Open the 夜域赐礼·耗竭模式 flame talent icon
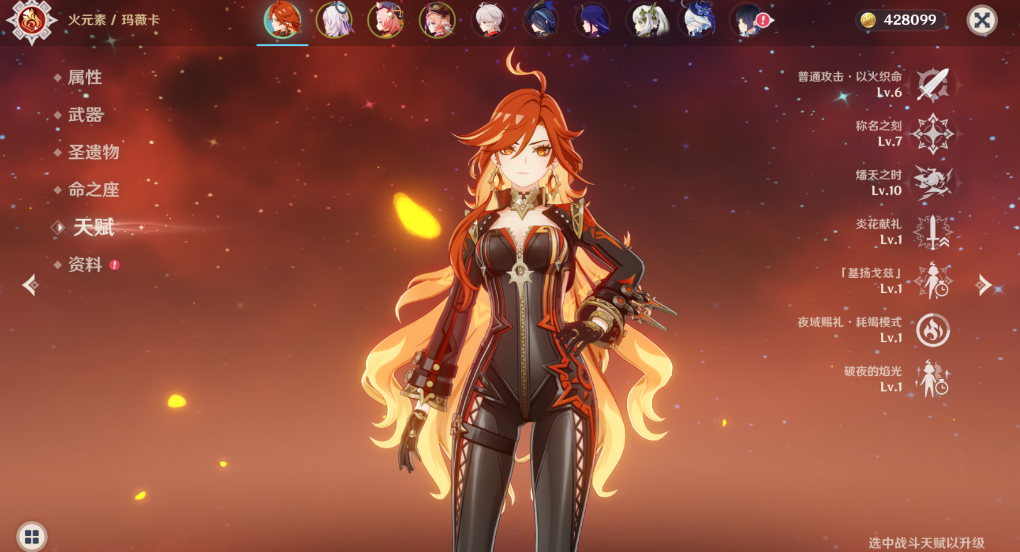 coord(933,330)
